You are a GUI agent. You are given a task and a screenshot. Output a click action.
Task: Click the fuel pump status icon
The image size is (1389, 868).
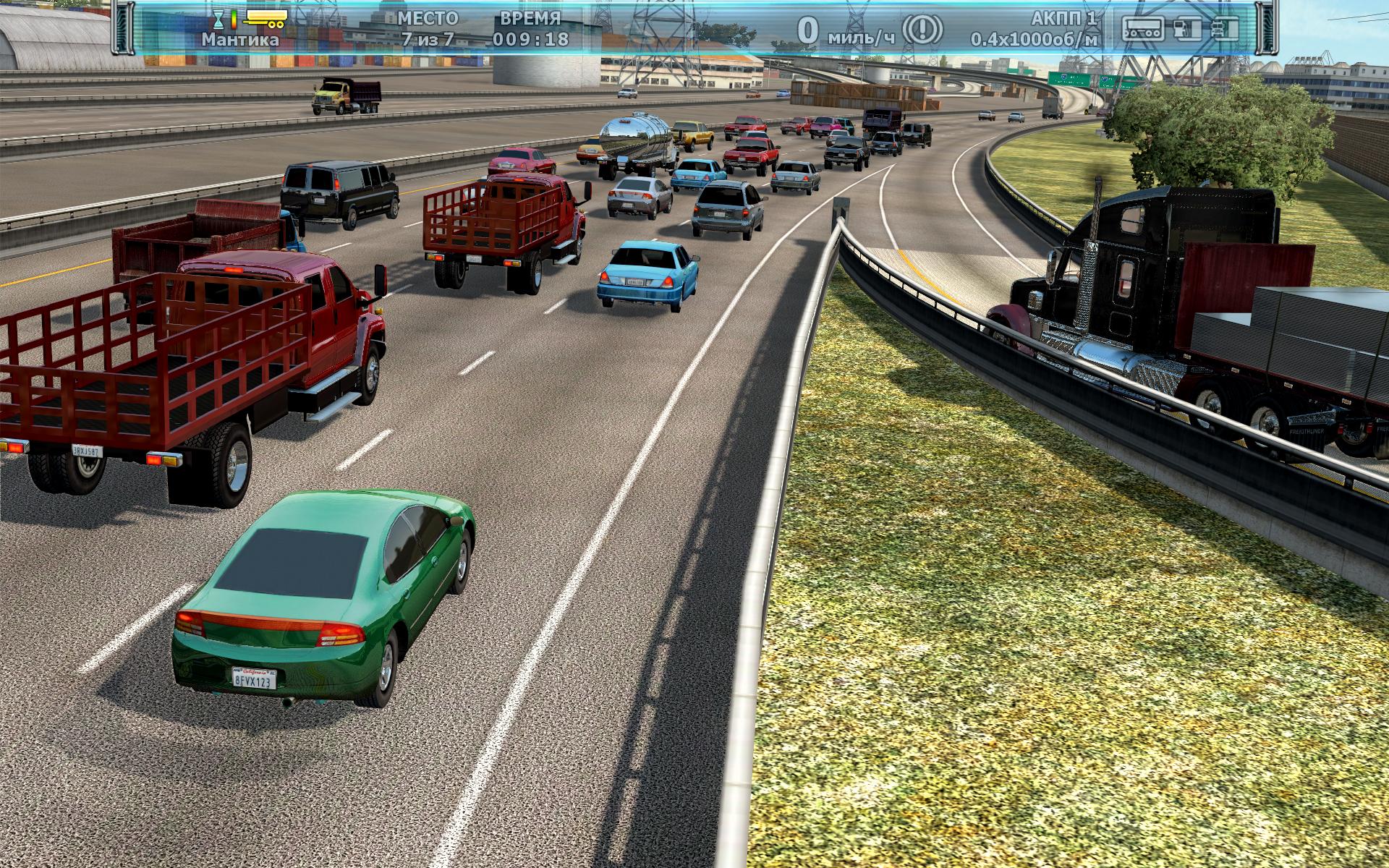[x=1186, y=29]
